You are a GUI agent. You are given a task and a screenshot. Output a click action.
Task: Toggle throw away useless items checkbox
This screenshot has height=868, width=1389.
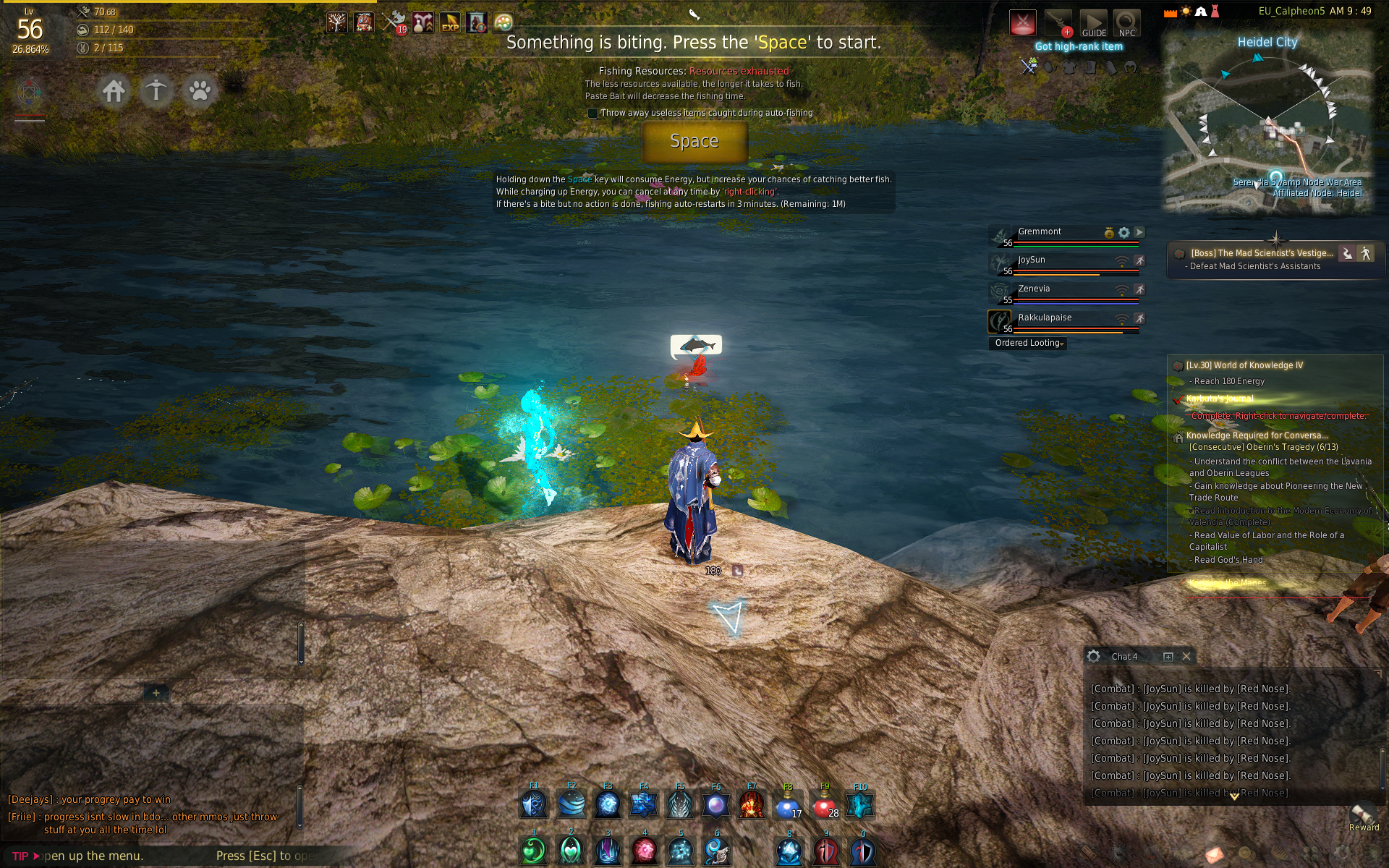[x=593, y=113]
